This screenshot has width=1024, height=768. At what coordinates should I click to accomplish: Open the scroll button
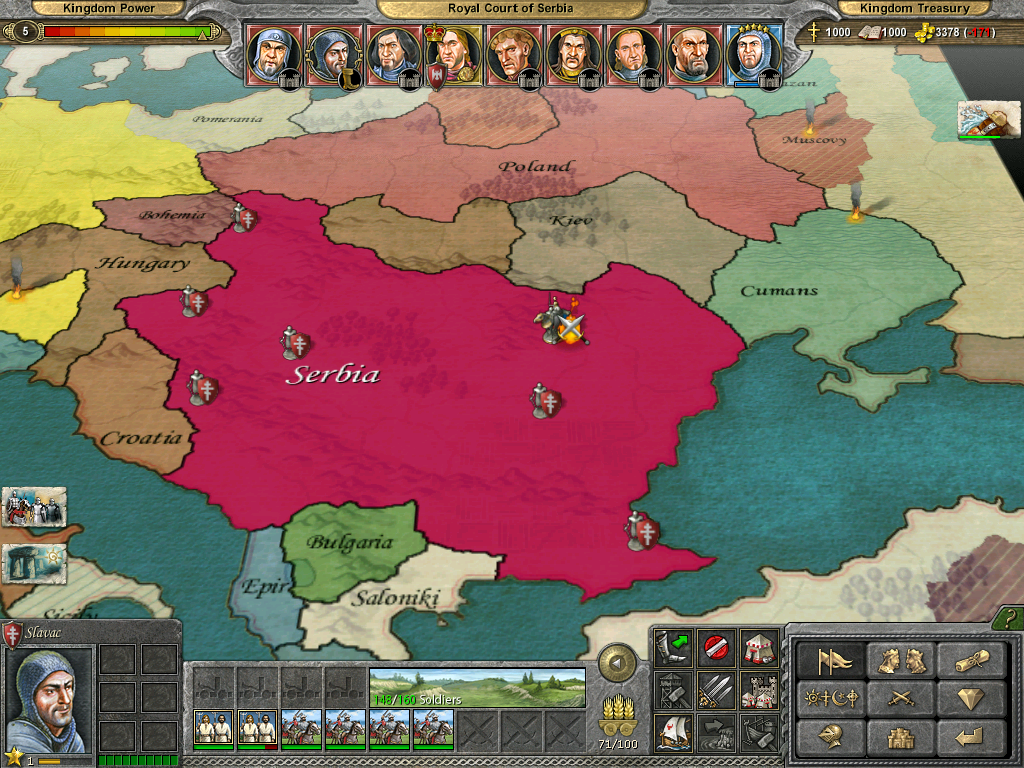pyautogui.click(x=968, y=661)
